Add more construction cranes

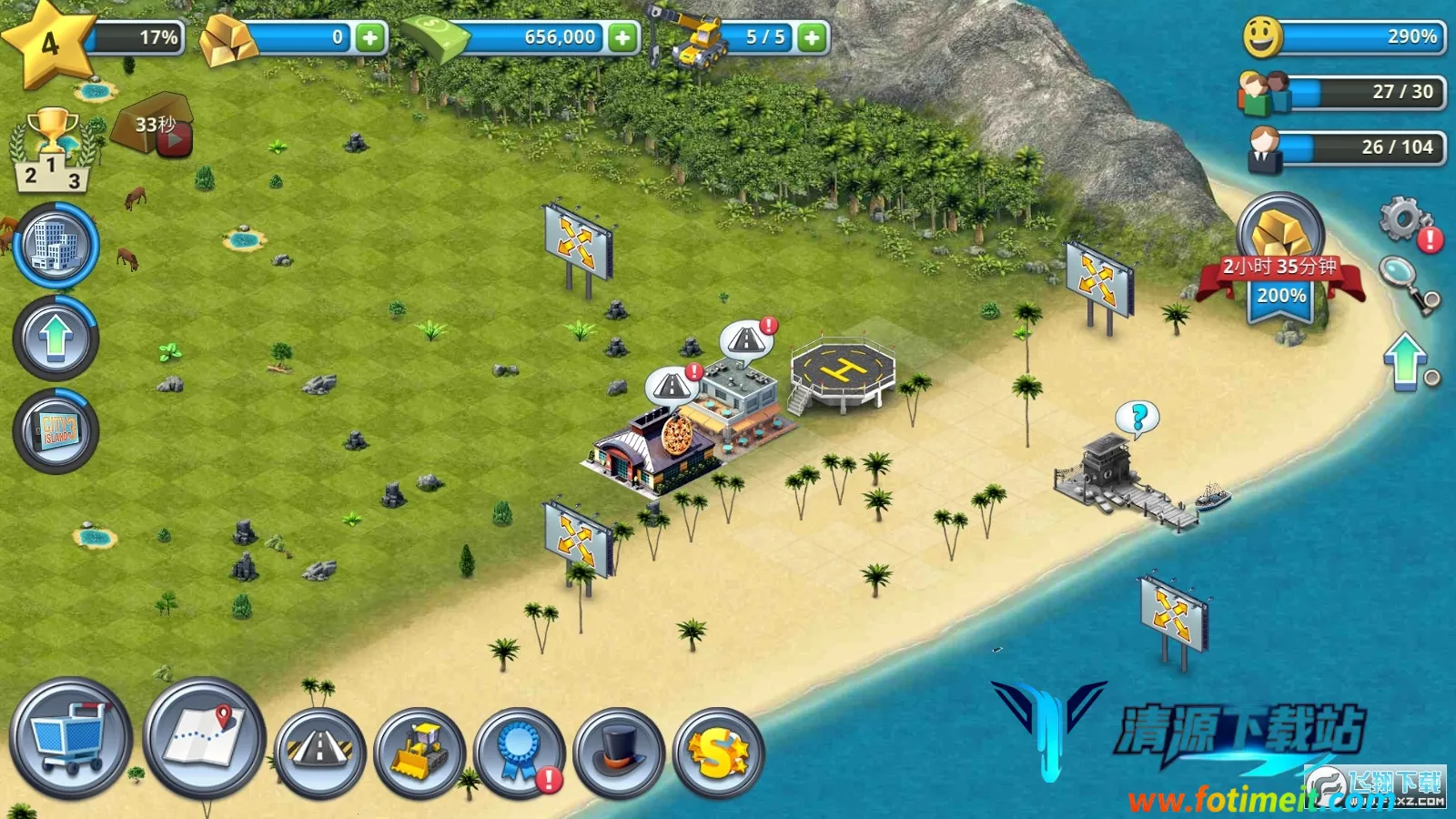click(812, 37)
